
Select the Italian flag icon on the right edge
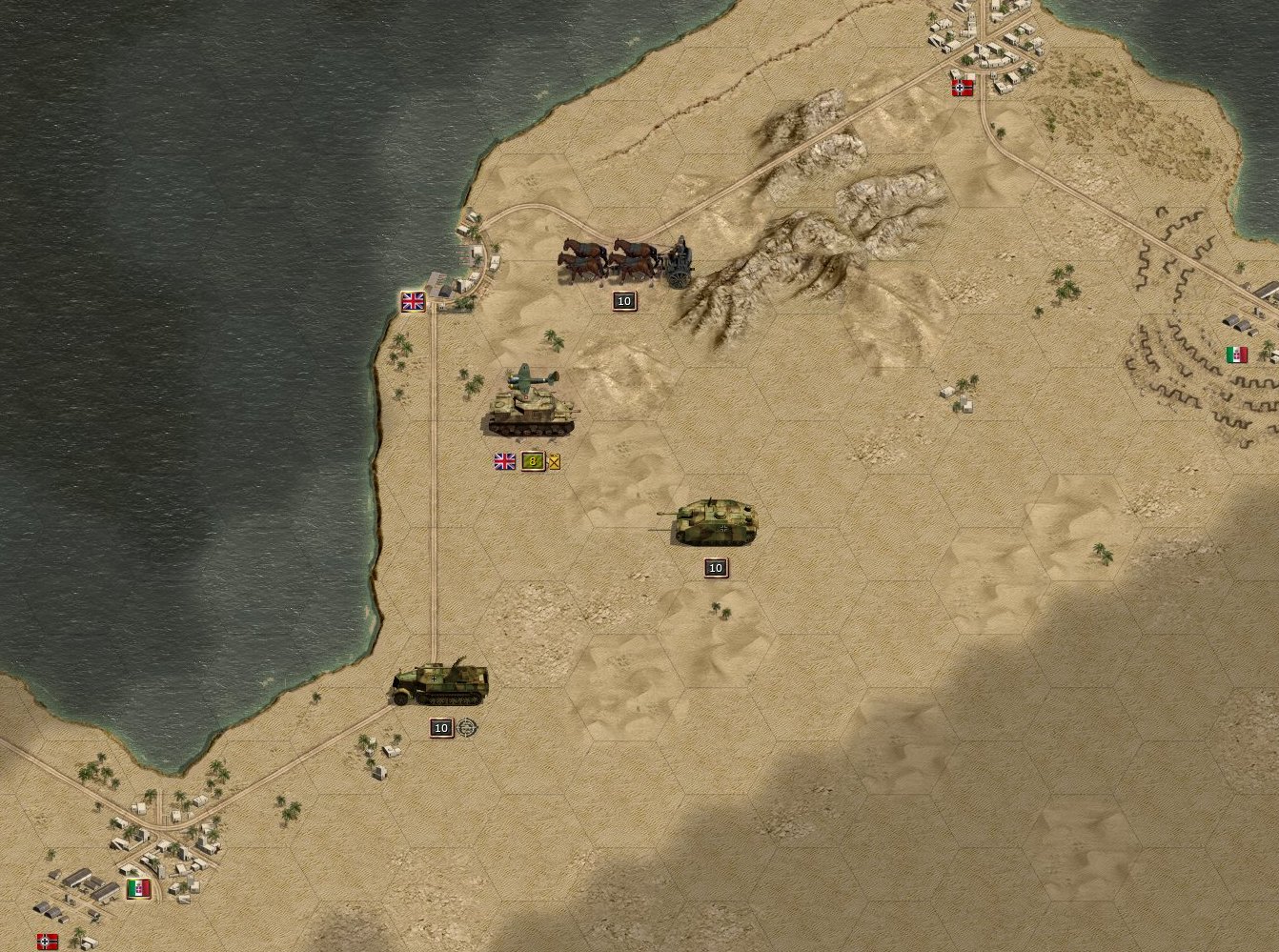1236,354
